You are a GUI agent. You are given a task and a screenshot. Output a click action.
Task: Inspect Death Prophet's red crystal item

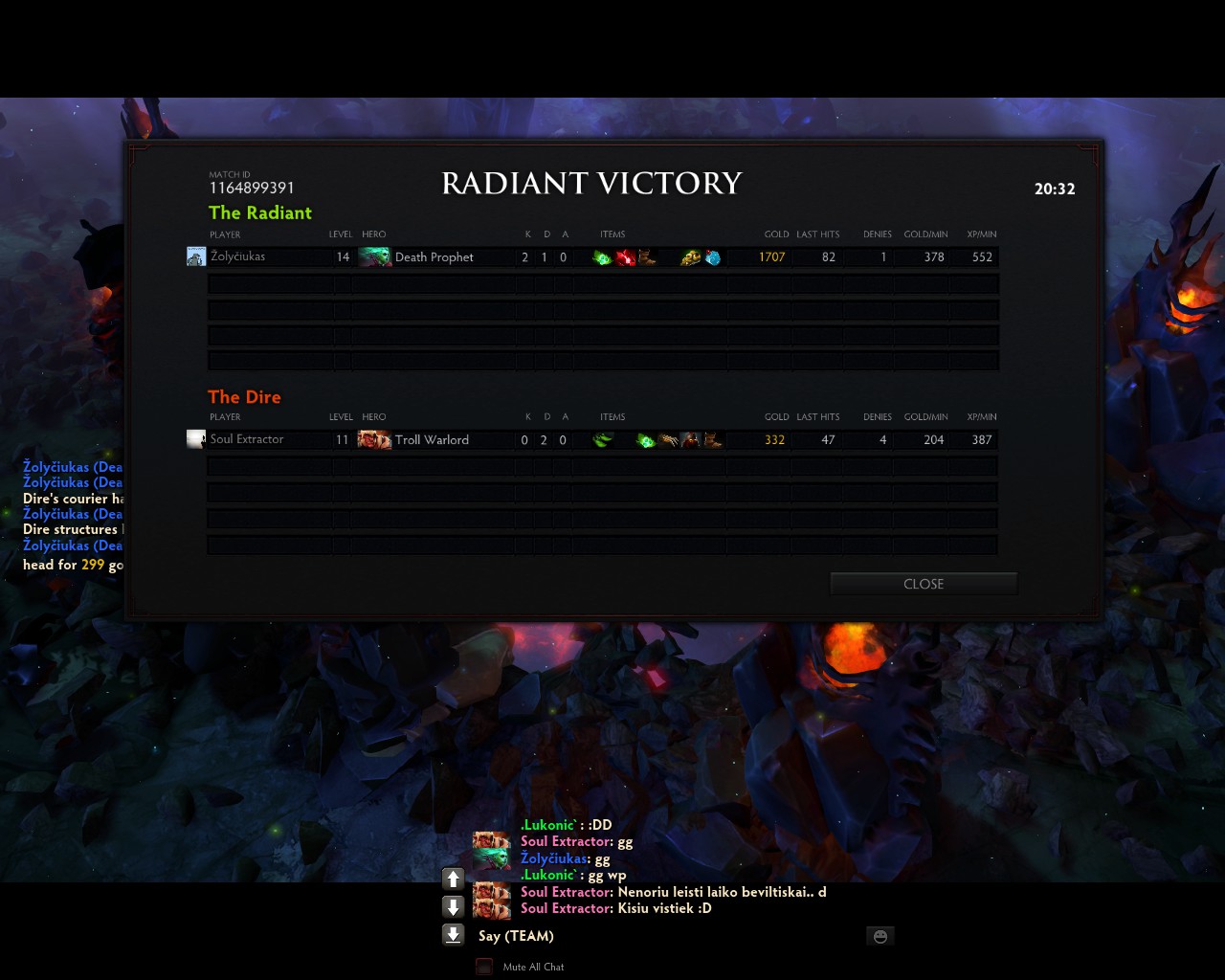click(x=625, y=257)
